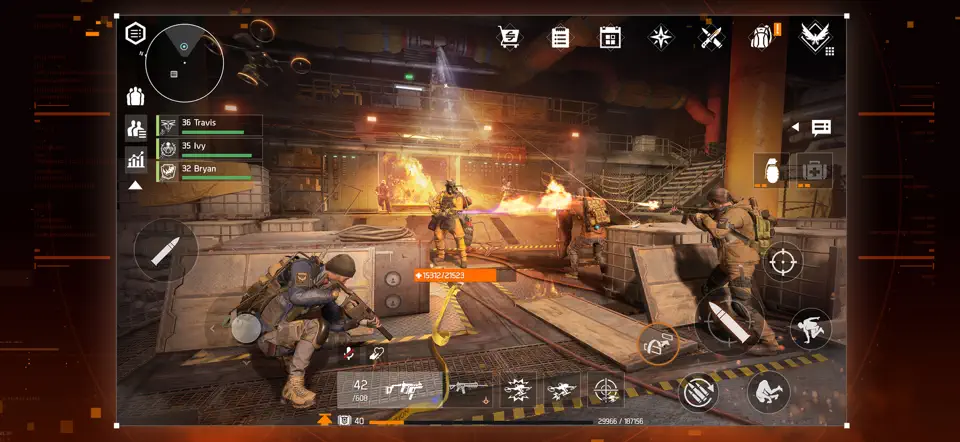Screen dimensions: 960x442
Task: Select teammate Ivy in the squad list
Action: 210,148
